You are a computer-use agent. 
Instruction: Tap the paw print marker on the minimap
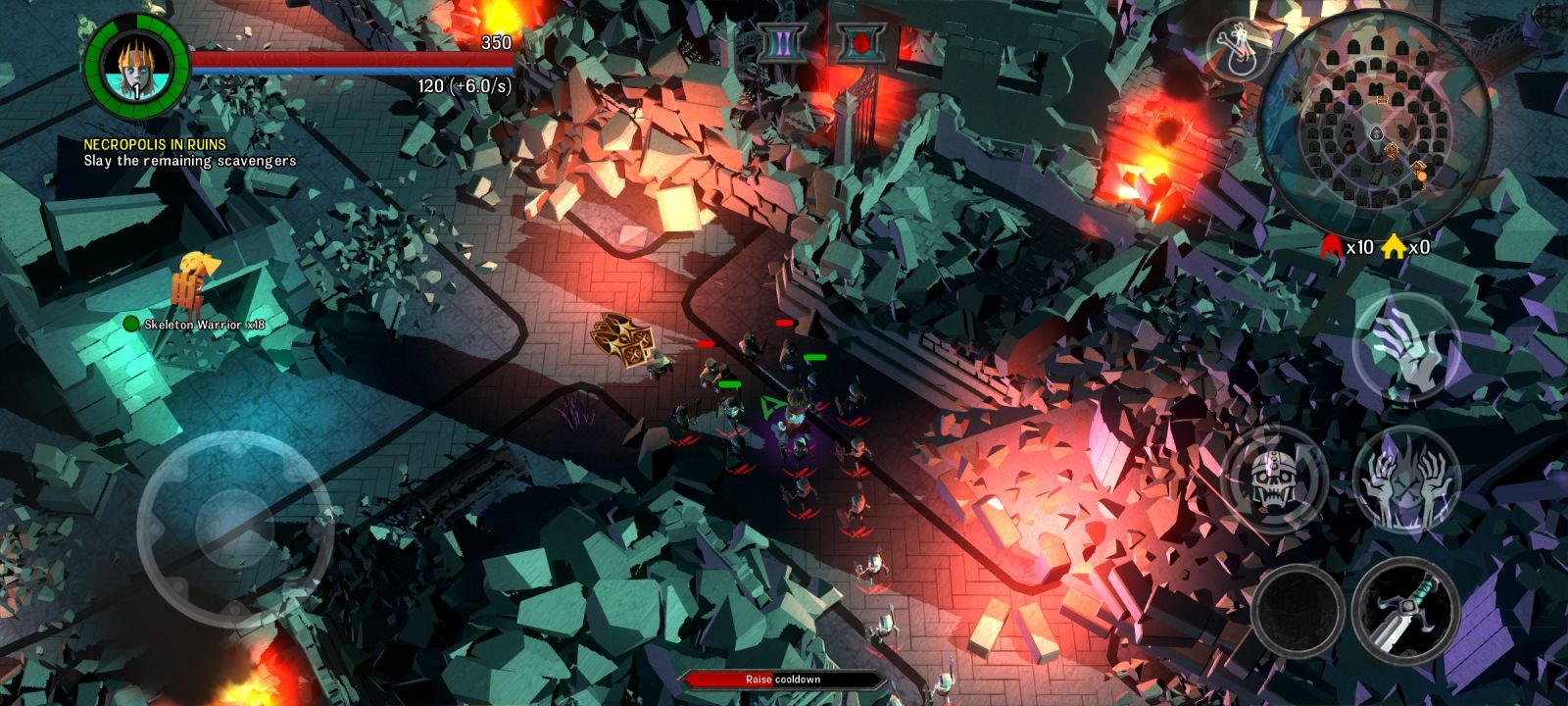pyautogui.click(x=1347, y=131)
